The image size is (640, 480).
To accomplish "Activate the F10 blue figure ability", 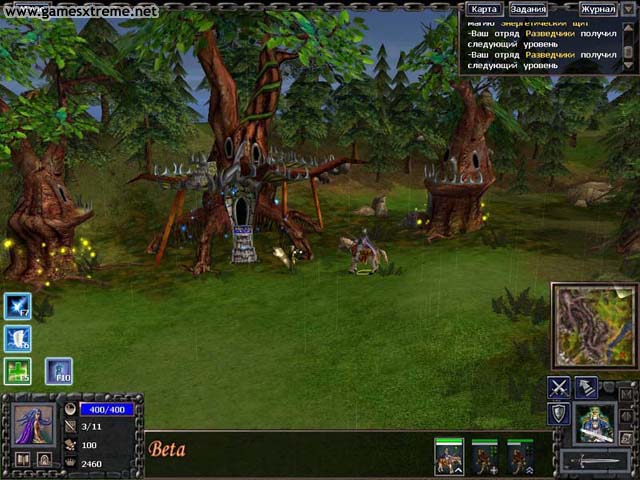I will pyautogui.click(x=58, y=371).
